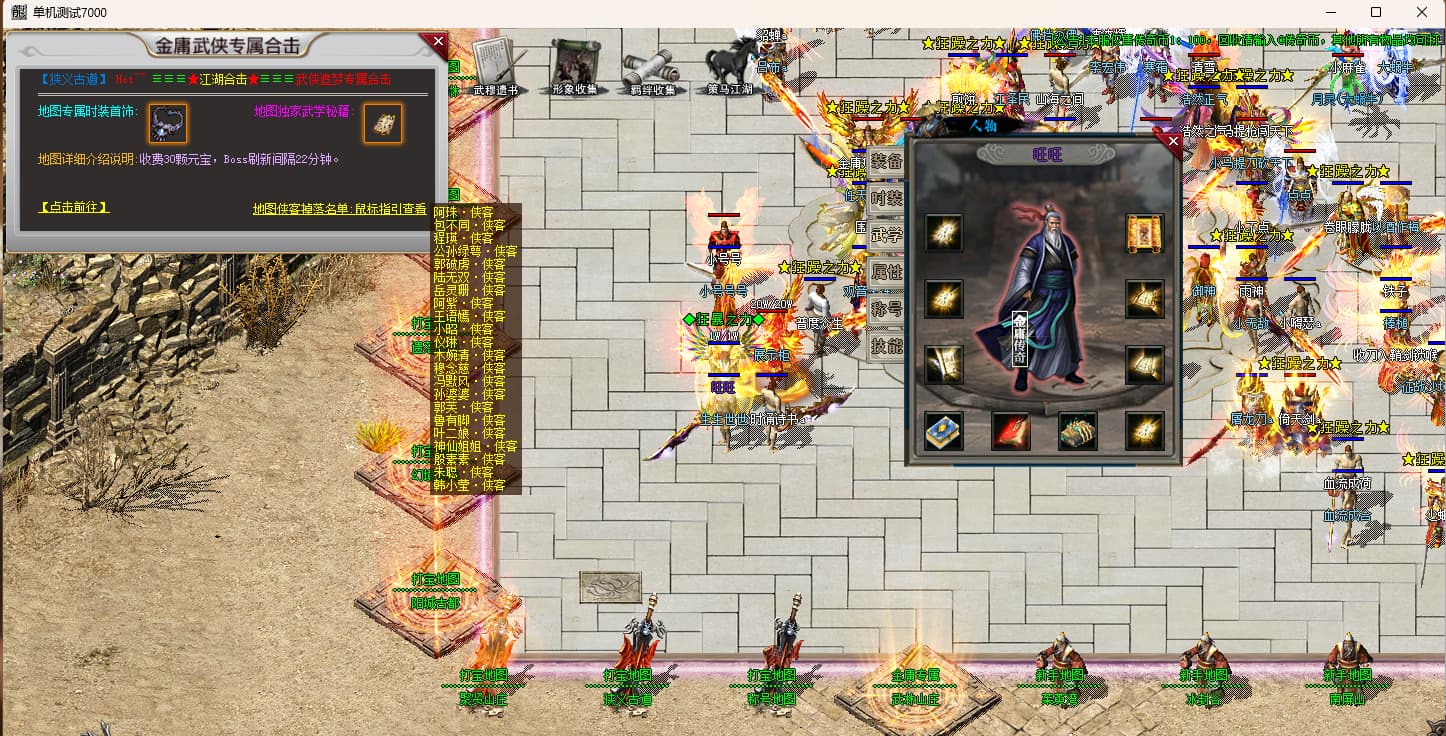The image size is (1446, 736).
Task: Switch to the 技能 tab
Action: tap(887, 346)
